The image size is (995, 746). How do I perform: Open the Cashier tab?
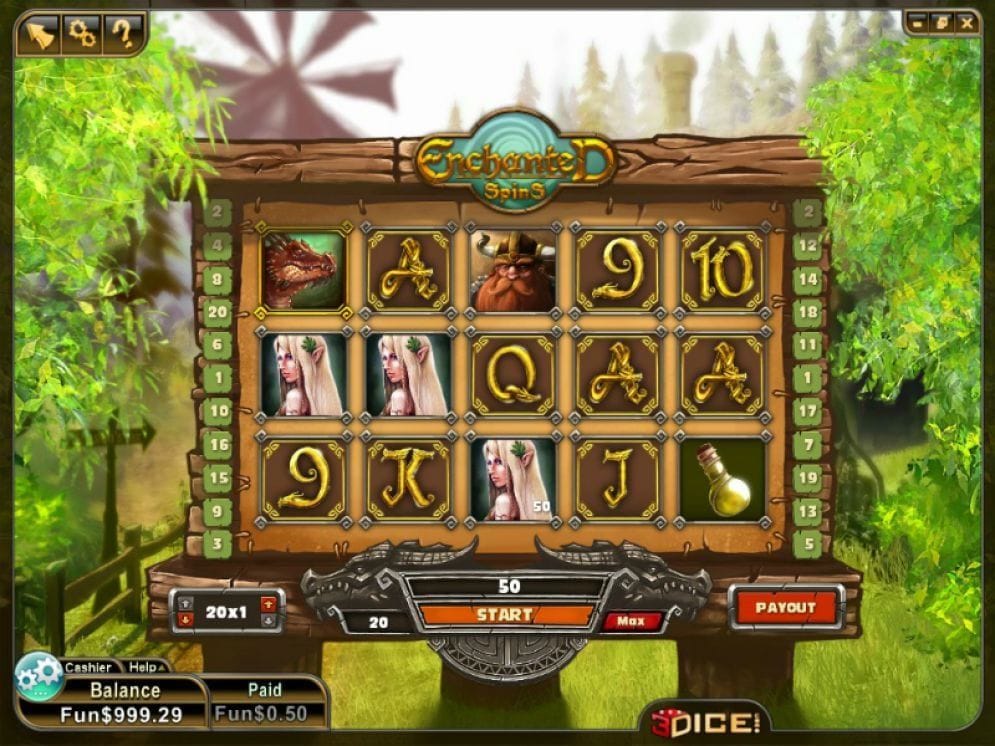[x=89, y=667]
